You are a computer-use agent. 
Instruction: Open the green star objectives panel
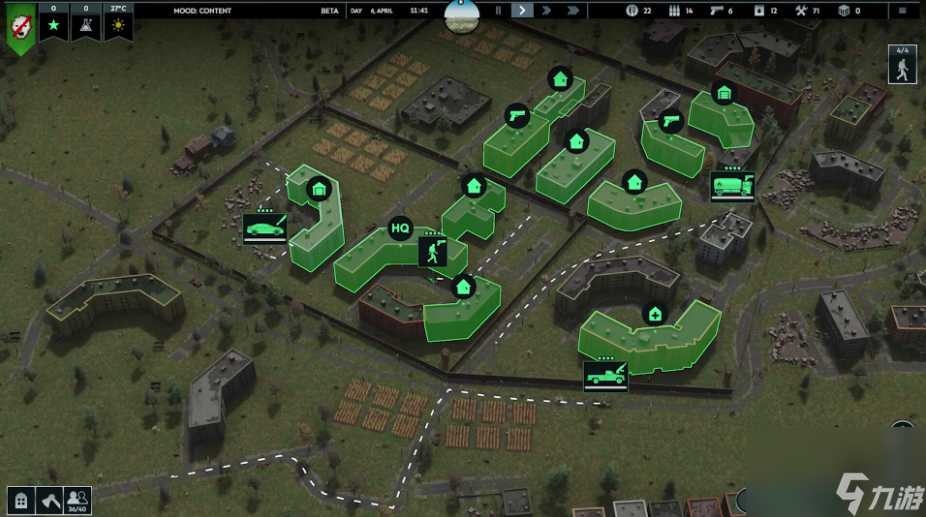pyautogui.click(x=53, y=22)
